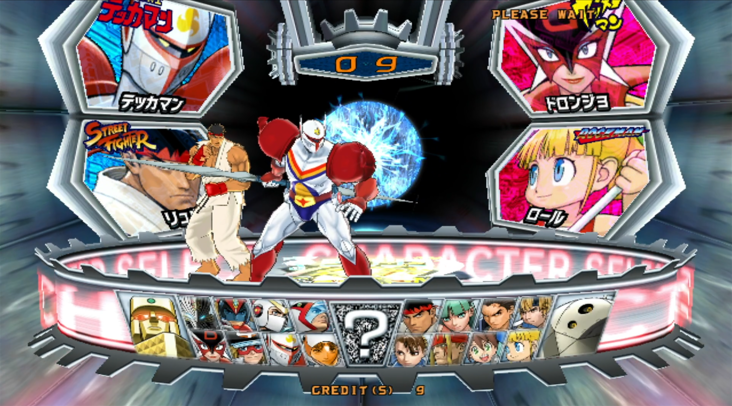Choose Ryu from the character roster
Image resolution: width=732 pixels, height=406 pixels.
click(418, 313)
